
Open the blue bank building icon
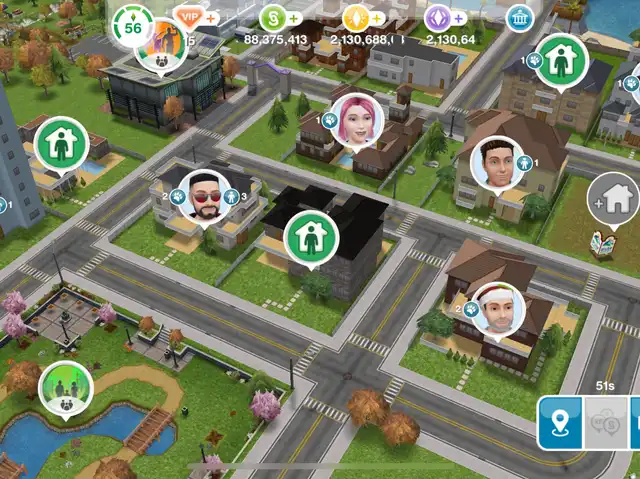click(x=519, y=18)
